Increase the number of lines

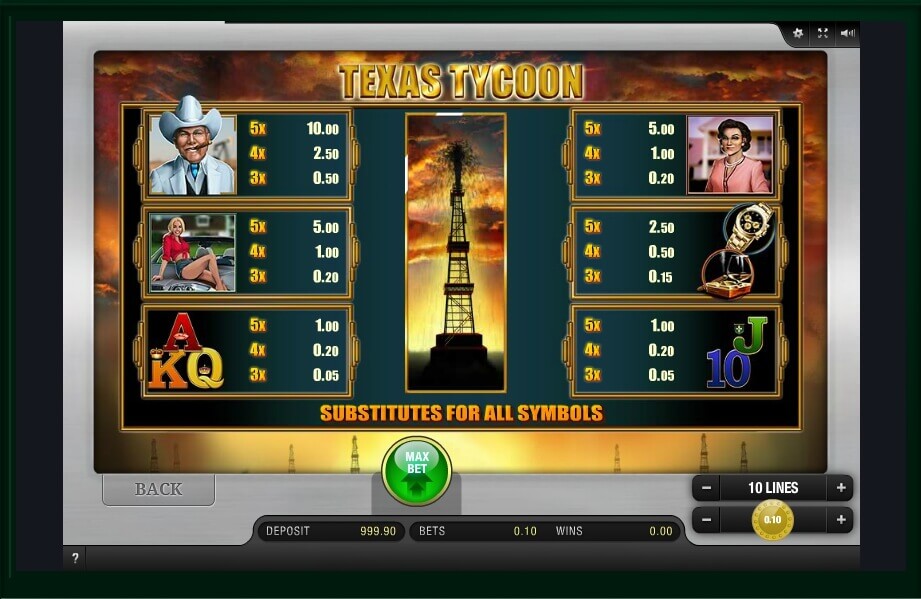tap(841, 488)
